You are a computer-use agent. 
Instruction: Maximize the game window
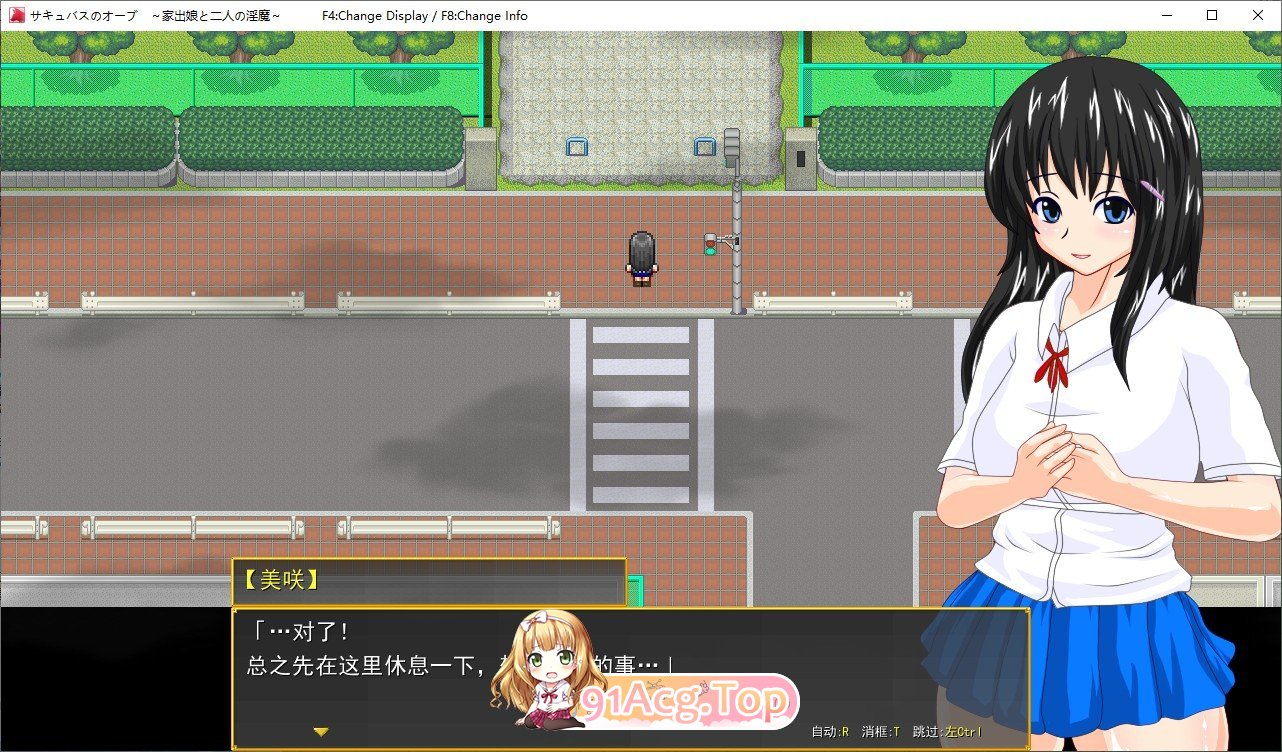click(1212, 15)
